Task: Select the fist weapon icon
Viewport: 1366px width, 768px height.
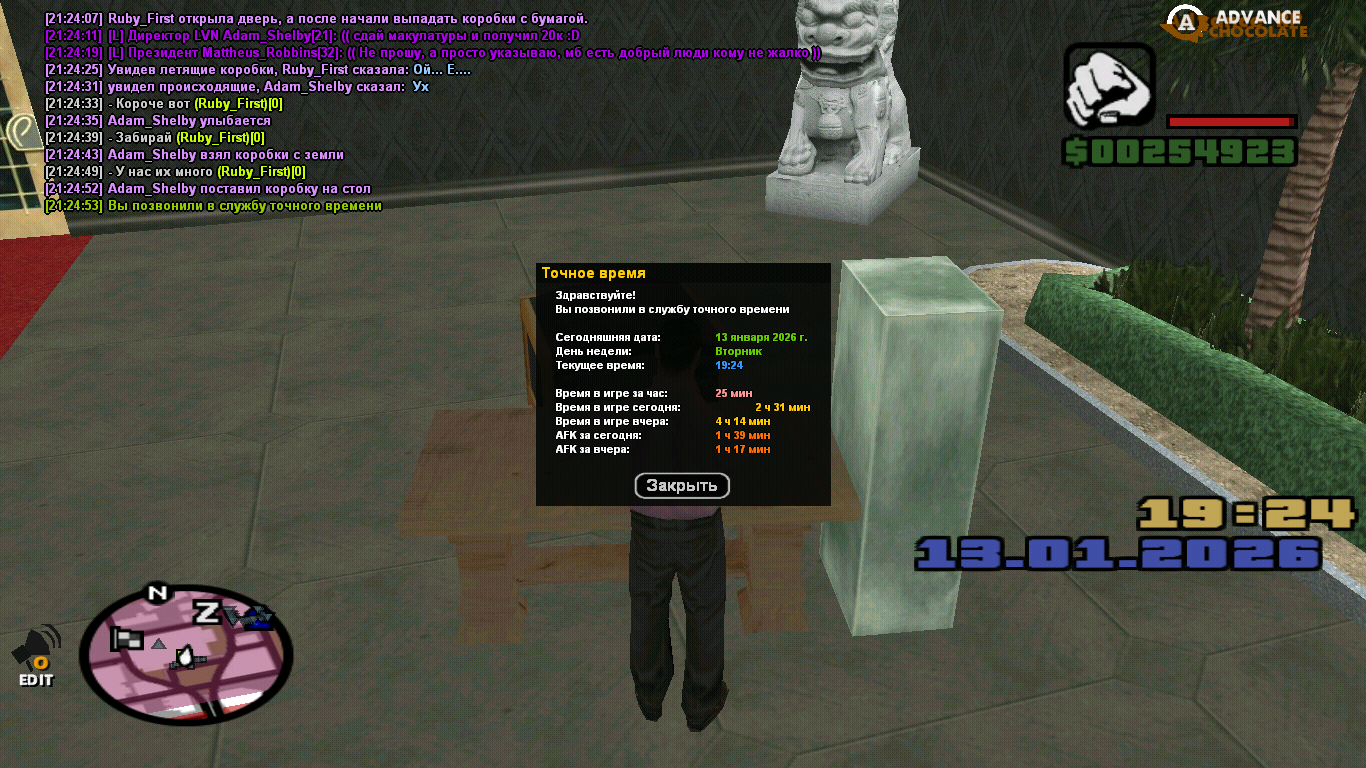Action: [x=1109, y=87]
